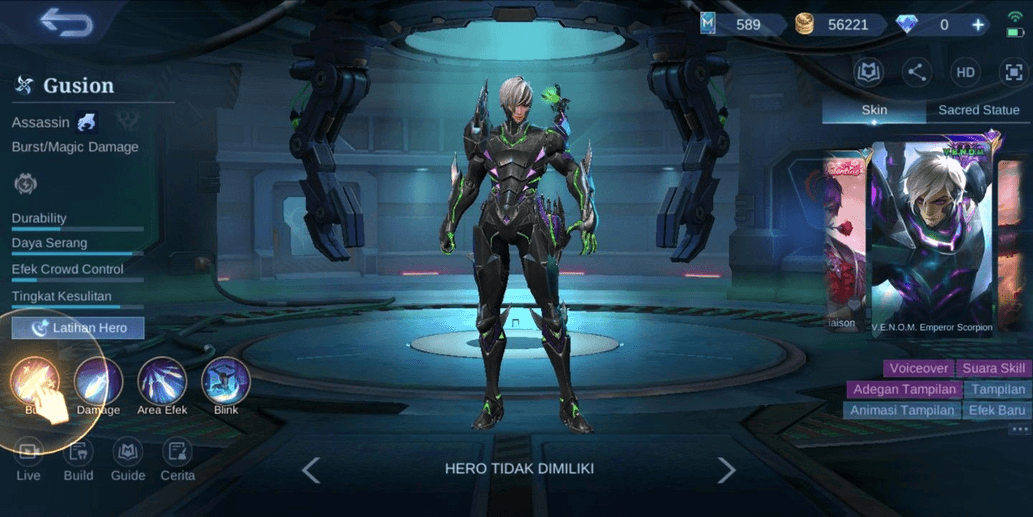Open the Build menu
The height and width of the screenshot is (517, 1033).
pyautogui.click(x=78, y=460)
